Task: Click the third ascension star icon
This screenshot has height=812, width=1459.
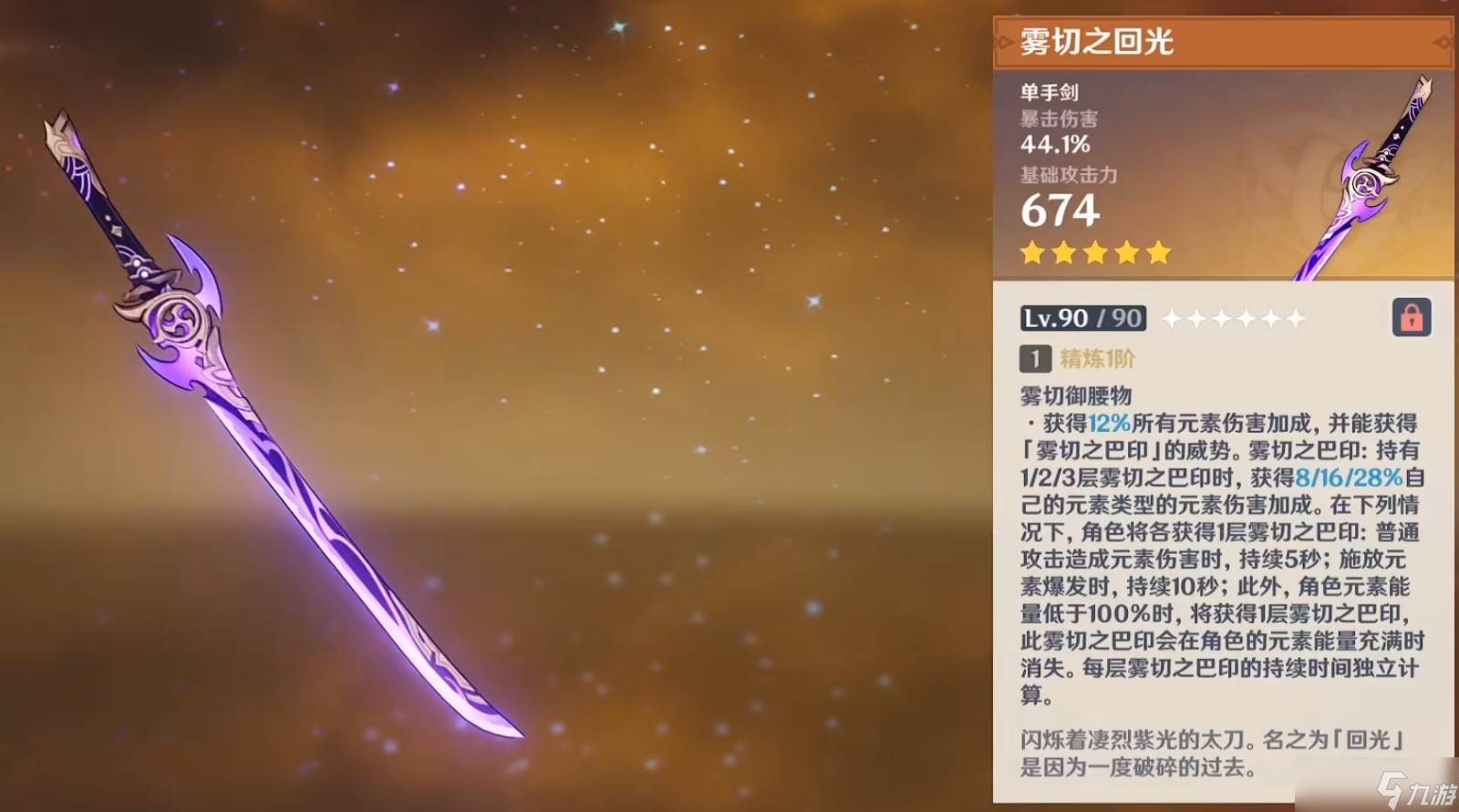Action: 1222,318
